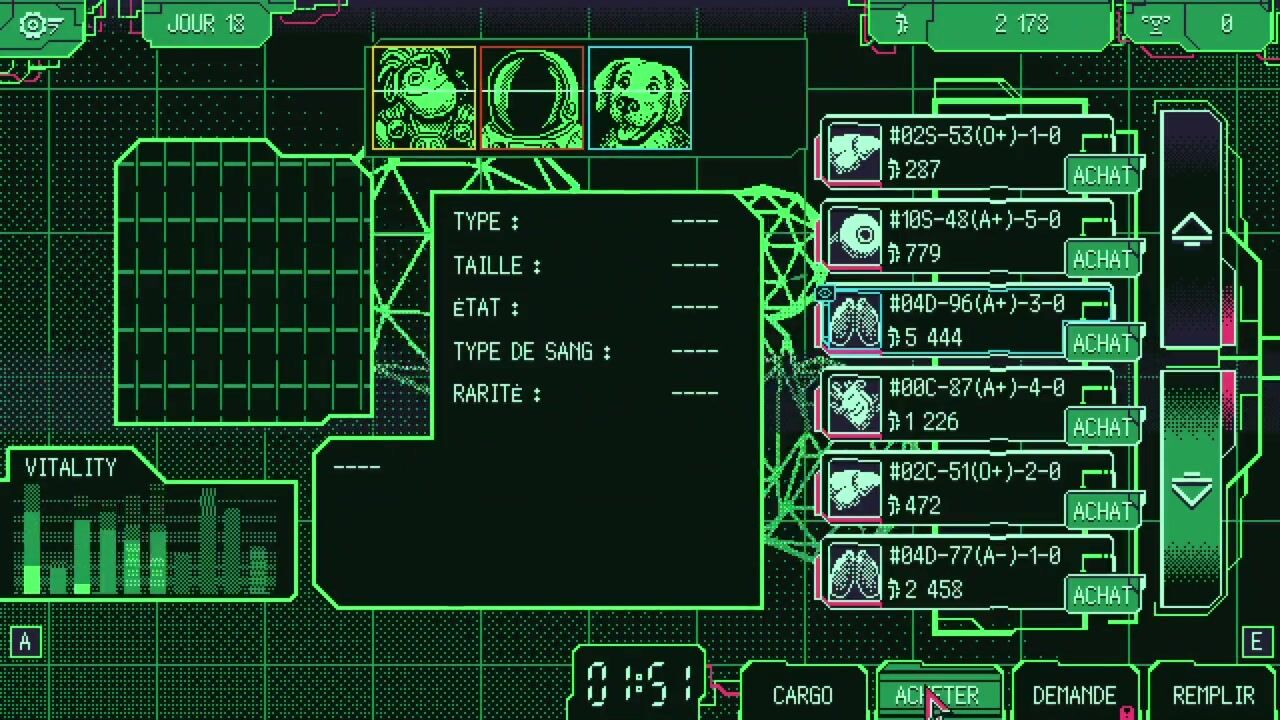This screenshot has width=1280, height=720.
Task: Open the settings gear icon
Action: (x=39, y=24)
